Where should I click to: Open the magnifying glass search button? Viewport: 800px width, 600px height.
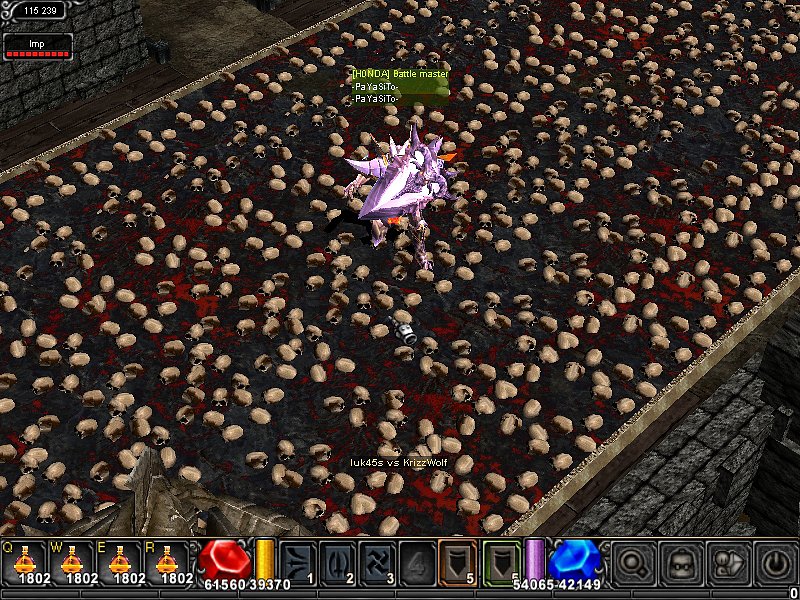pos(632,562)
